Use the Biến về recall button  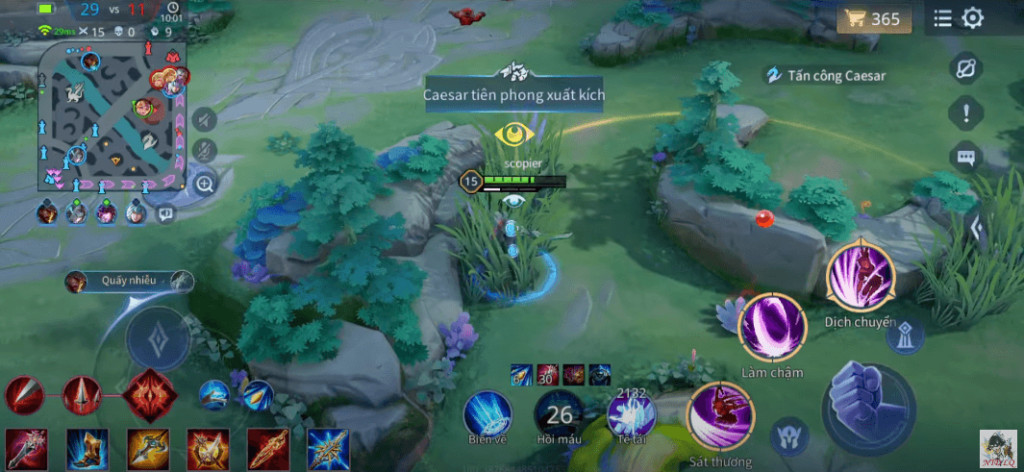[488, 412]
